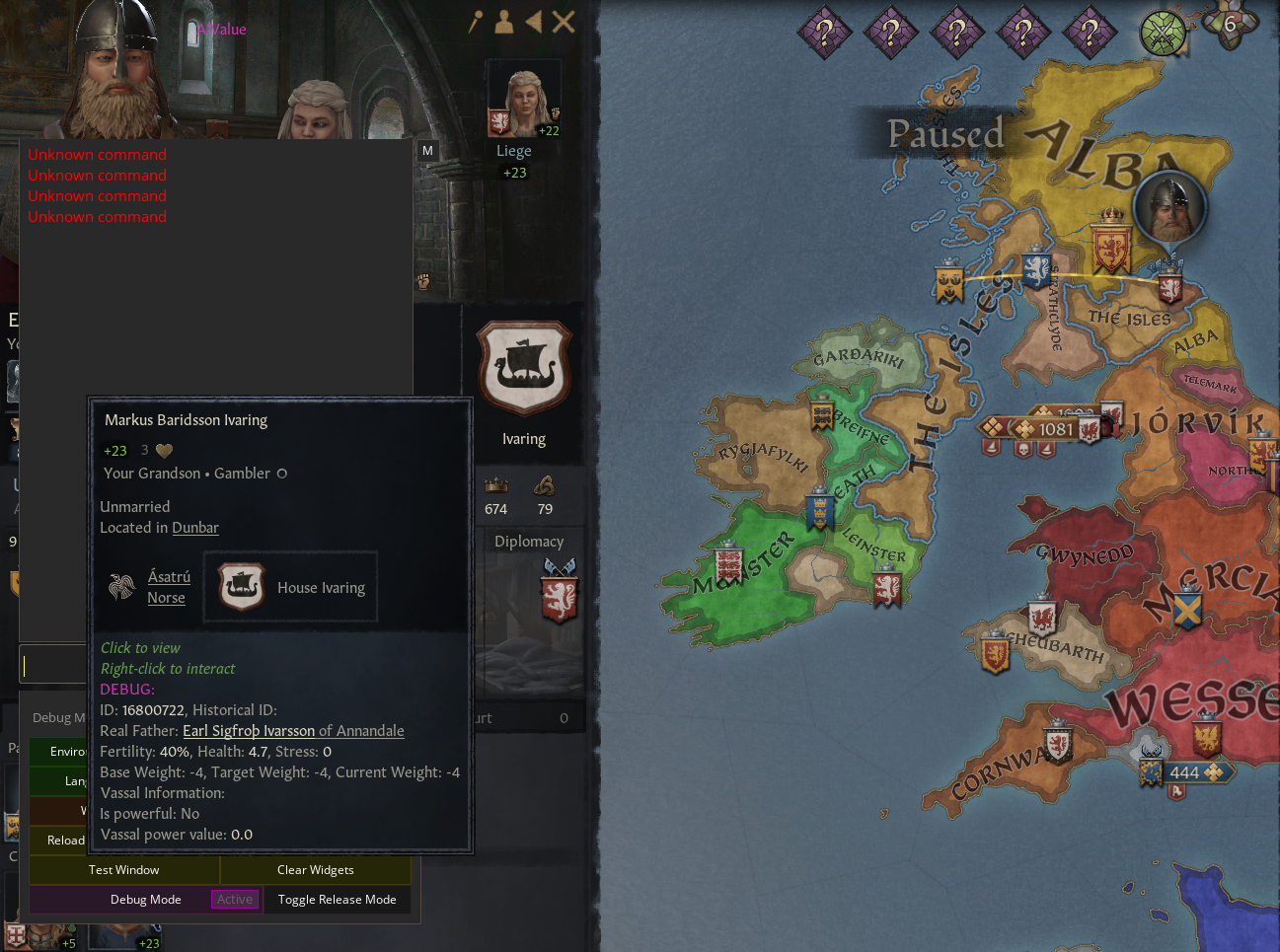Toggle the Debug Mode Active switch
Screen dimensions: 1280x952
click(x=235, y=900)
